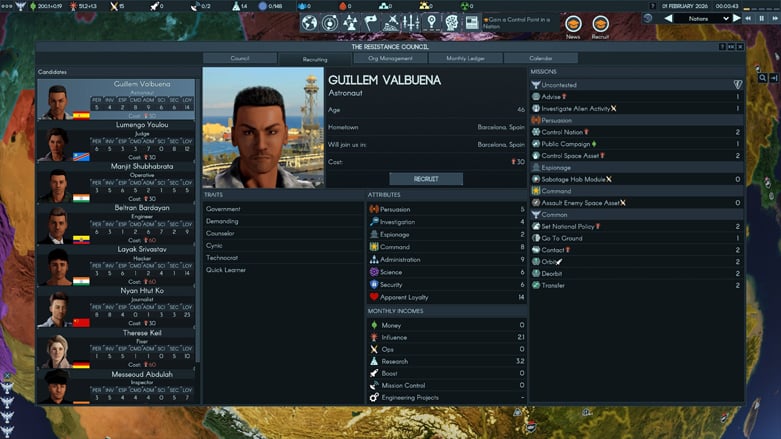Screen dimensions: 781x439
Task: Switch to the Council tab
Action: point(240,58)
